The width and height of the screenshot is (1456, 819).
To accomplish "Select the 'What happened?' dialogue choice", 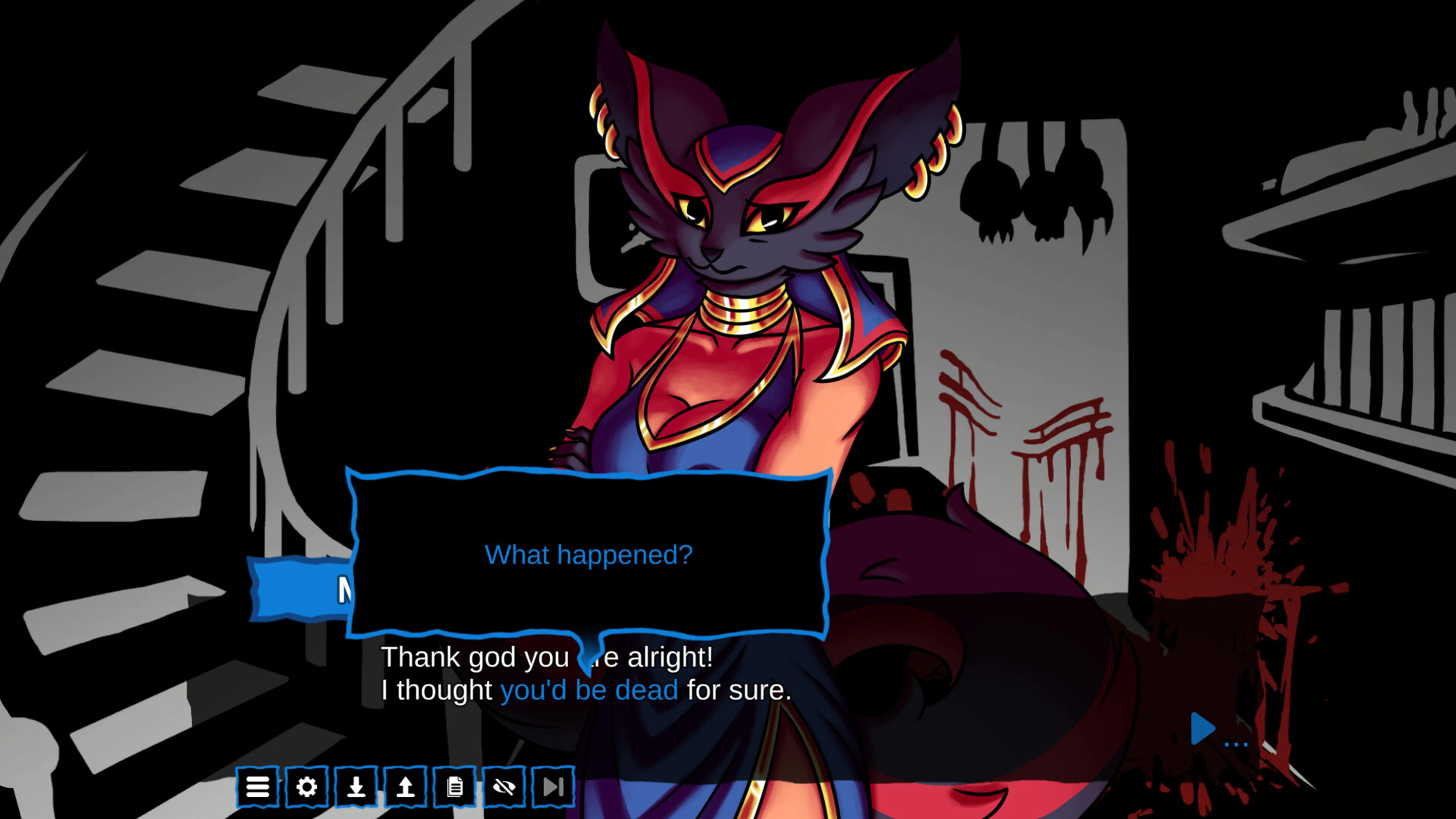I will click(x=590, y=555).
